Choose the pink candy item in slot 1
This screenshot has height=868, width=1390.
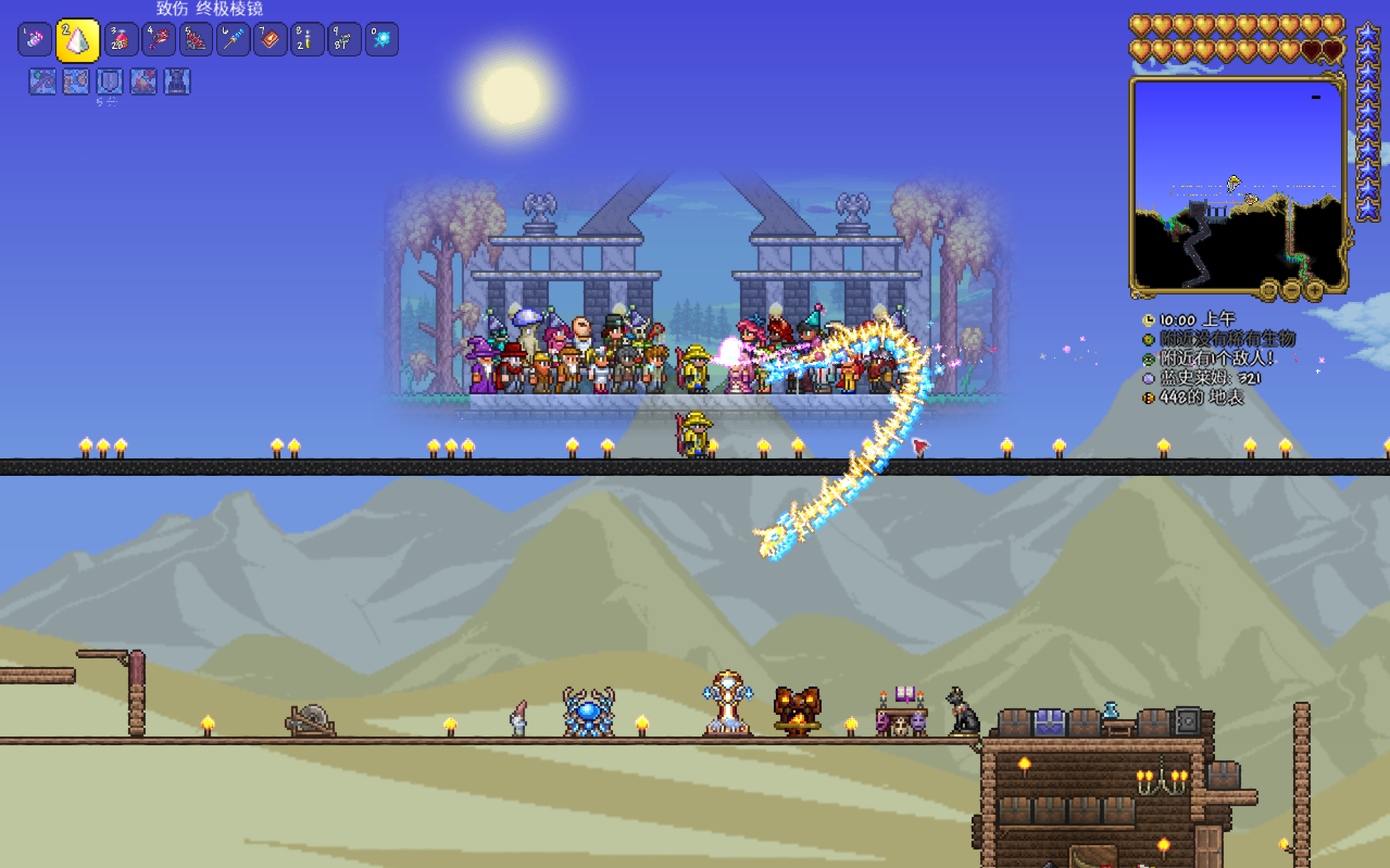(34, 40)
